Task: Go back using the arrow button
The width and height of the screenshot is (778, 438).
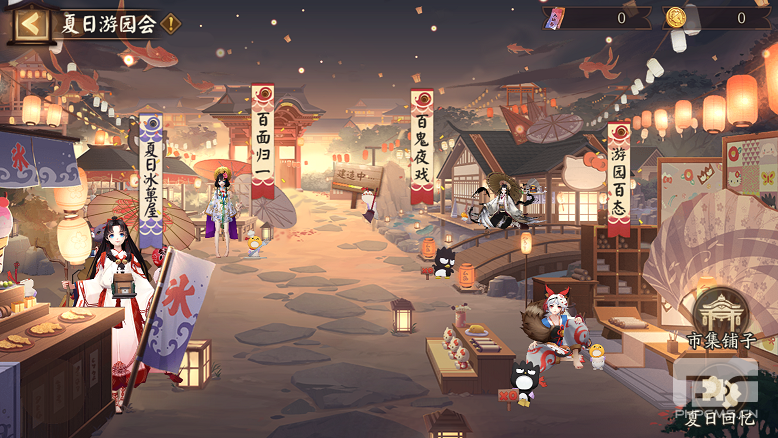Action: [30, 24]
